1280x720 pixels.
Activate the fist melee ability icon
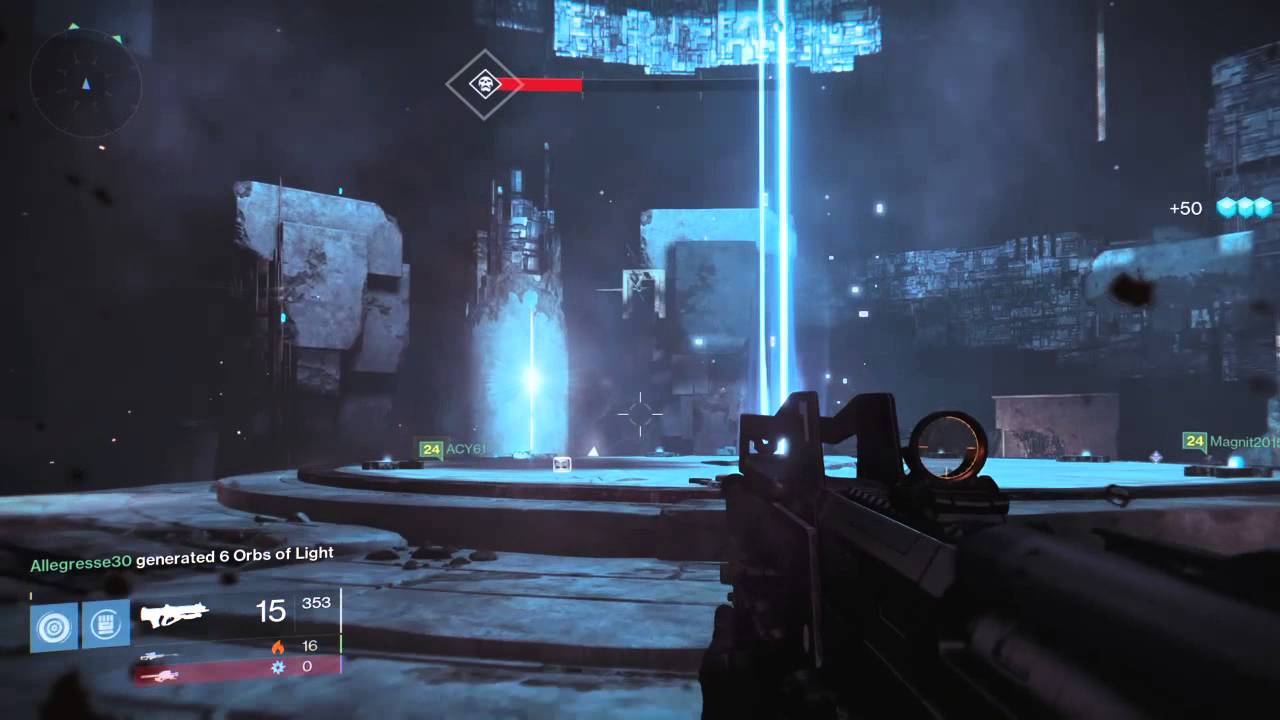point(105,625)
